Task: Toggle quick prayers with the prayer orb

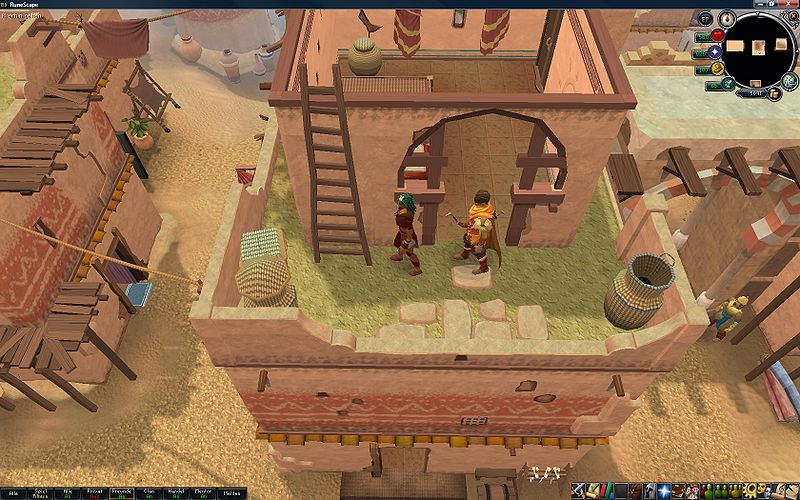Action: pyautogui.click(x=716, y=51)
